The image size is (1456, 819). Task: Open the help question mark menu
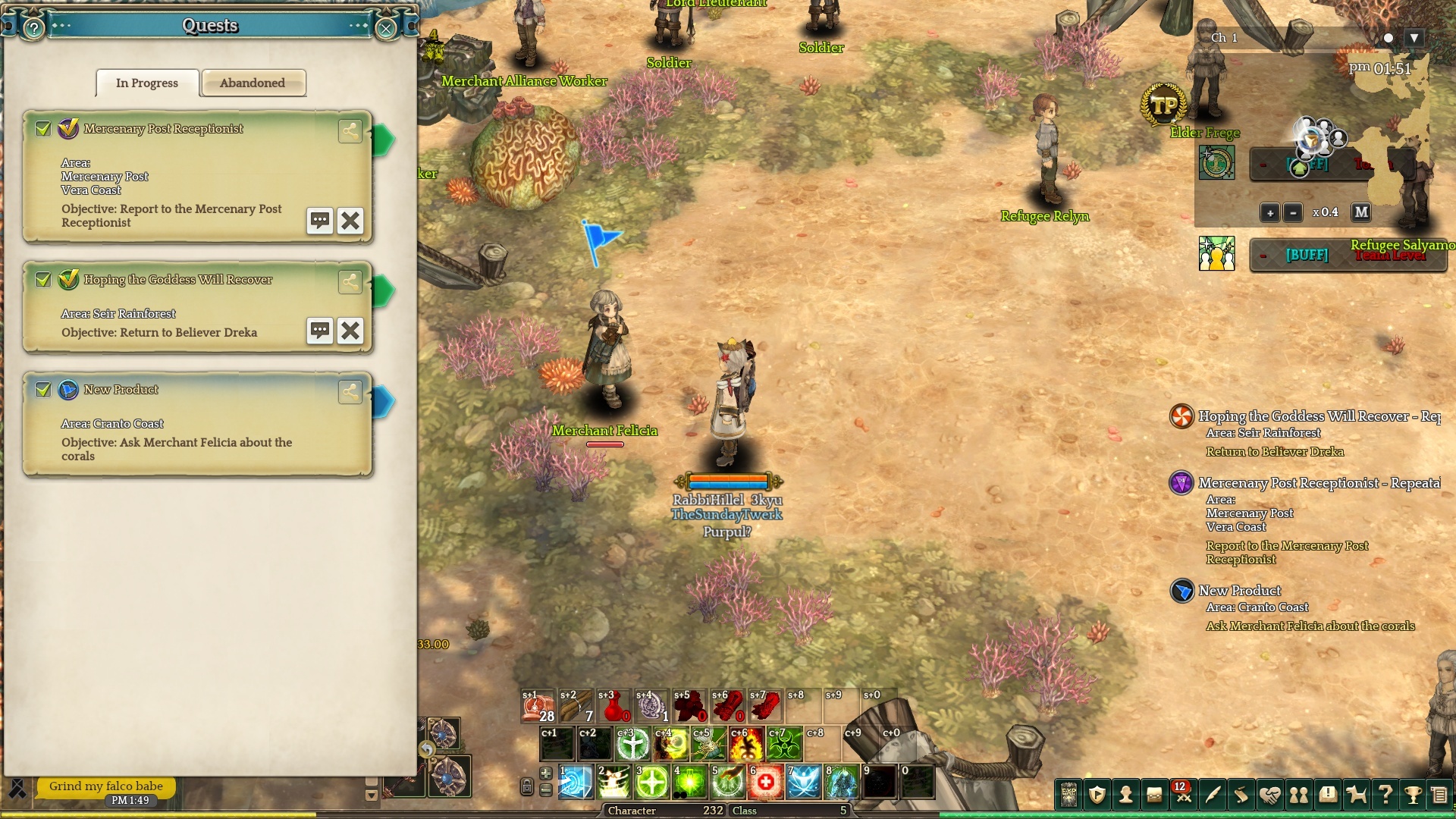point(1385,795)
